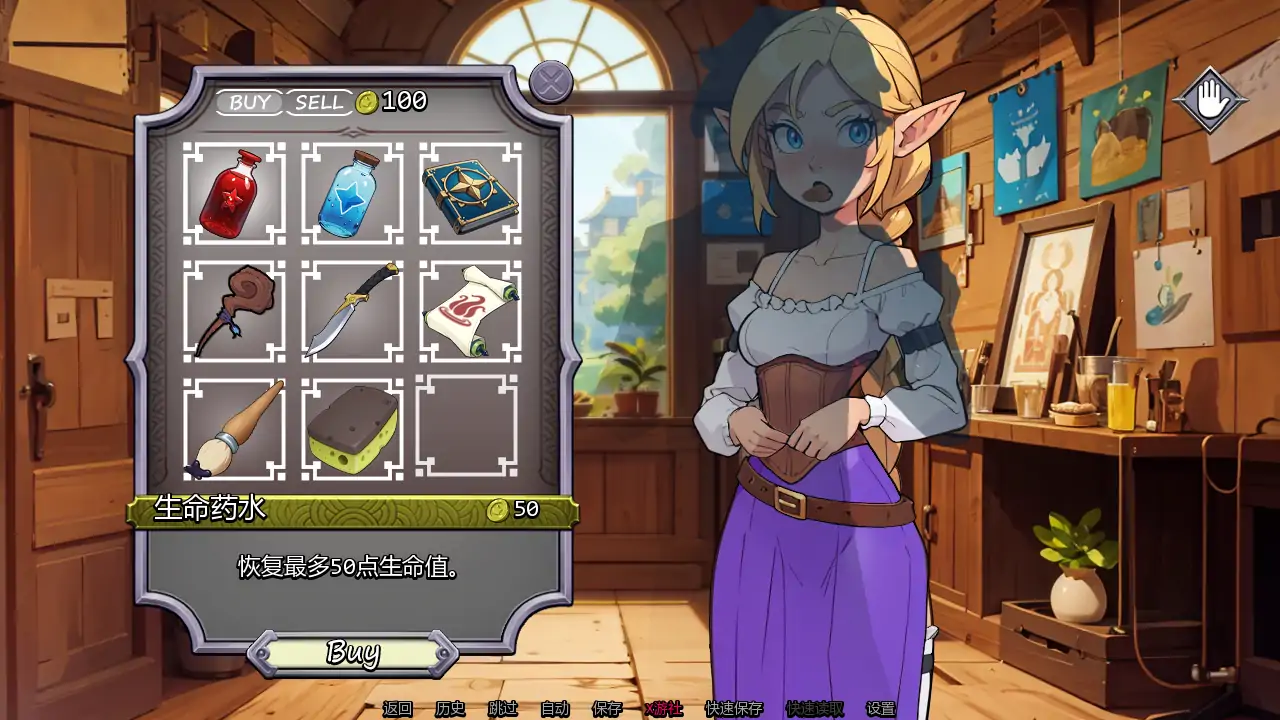Select the spellbook in the shop grid
Viewport: 1280px width, 720px height.
pyautogui.click(x=466, y=194)
